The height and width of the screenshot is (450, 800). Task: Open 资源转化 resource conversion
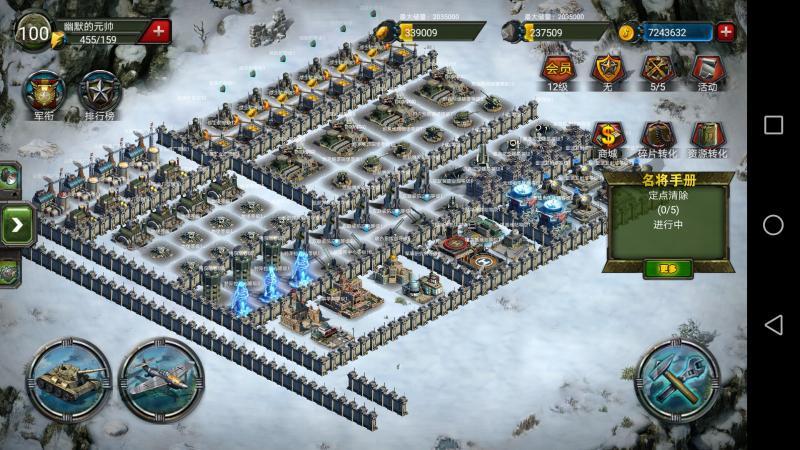pyautogui.click(x=707, y=136)
